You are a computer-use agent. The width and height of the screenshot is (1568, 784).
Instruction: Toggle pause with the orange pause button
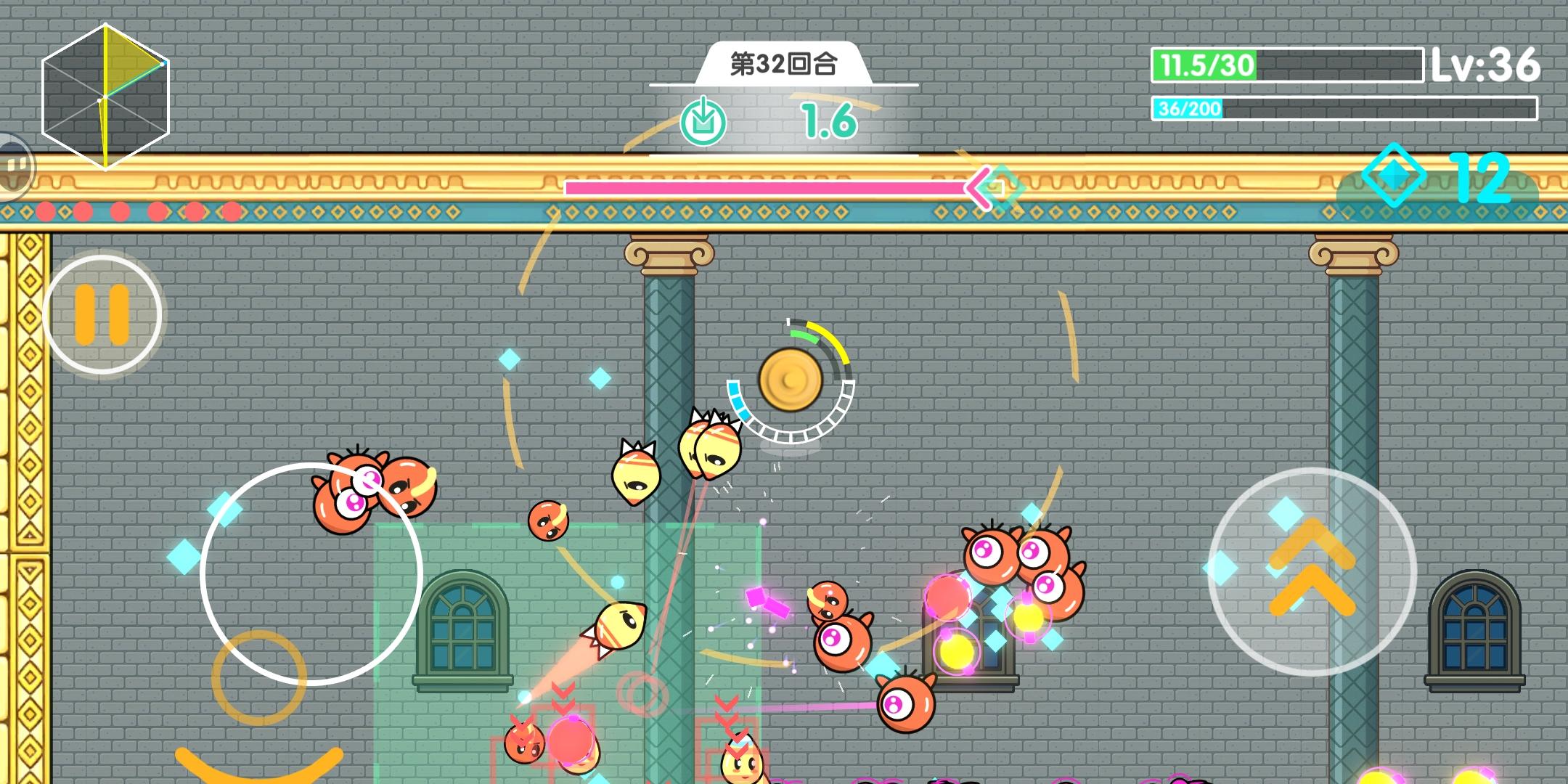(103, 311)
